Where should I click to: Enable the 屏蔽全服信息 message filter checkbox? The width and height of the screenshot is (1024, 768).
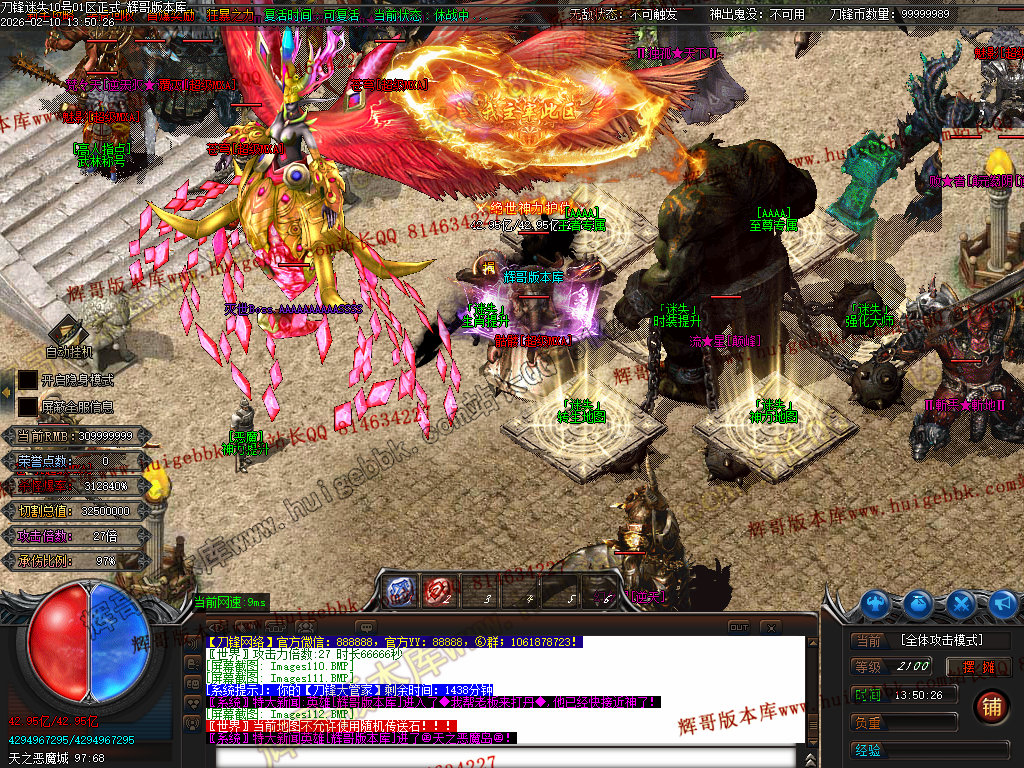pyautogui.click(x=27, y=407)
